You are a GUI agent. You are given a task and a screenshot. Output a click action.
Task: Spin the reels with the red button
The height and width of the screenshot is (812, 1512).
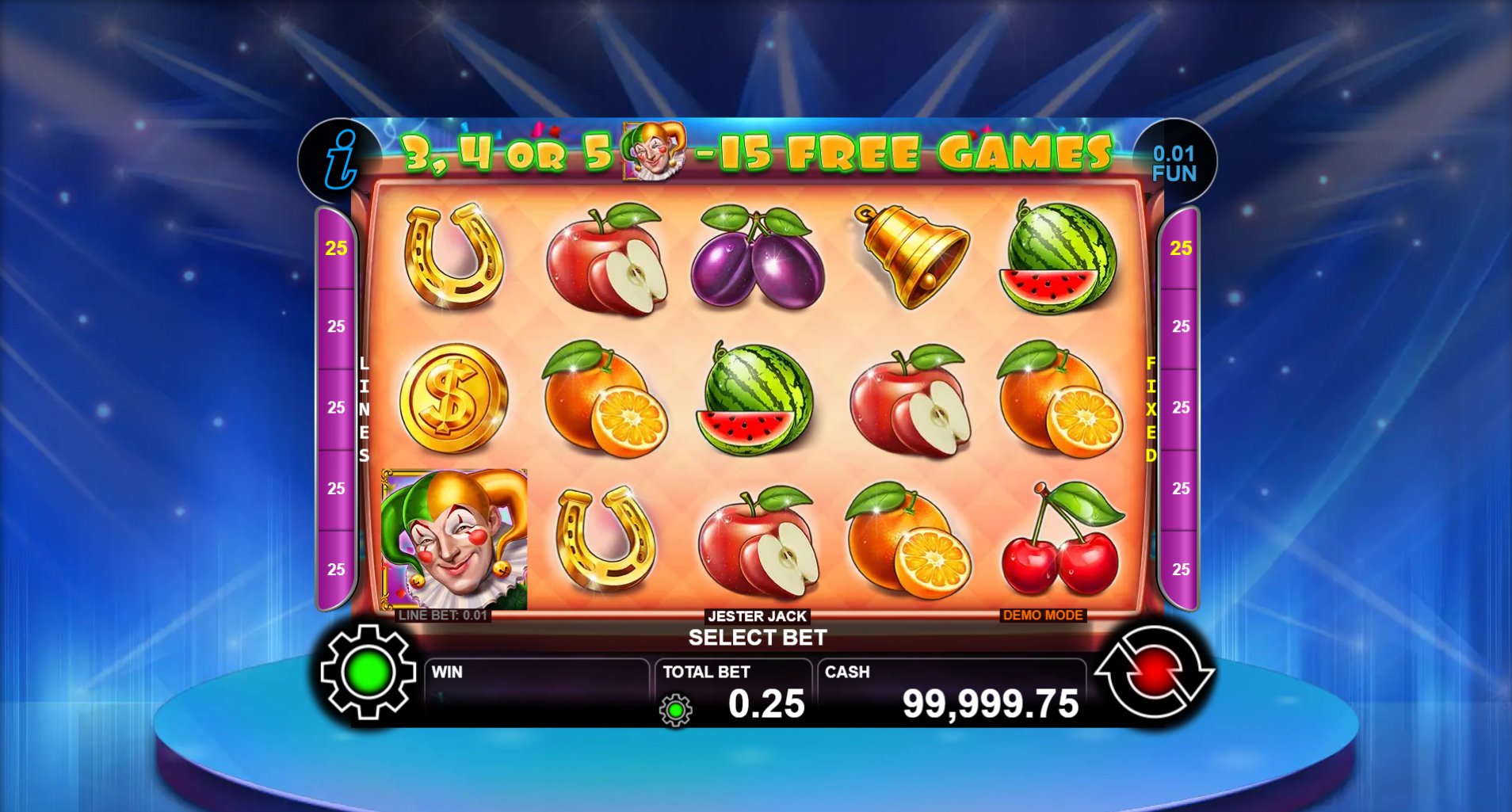point(1154,672)
